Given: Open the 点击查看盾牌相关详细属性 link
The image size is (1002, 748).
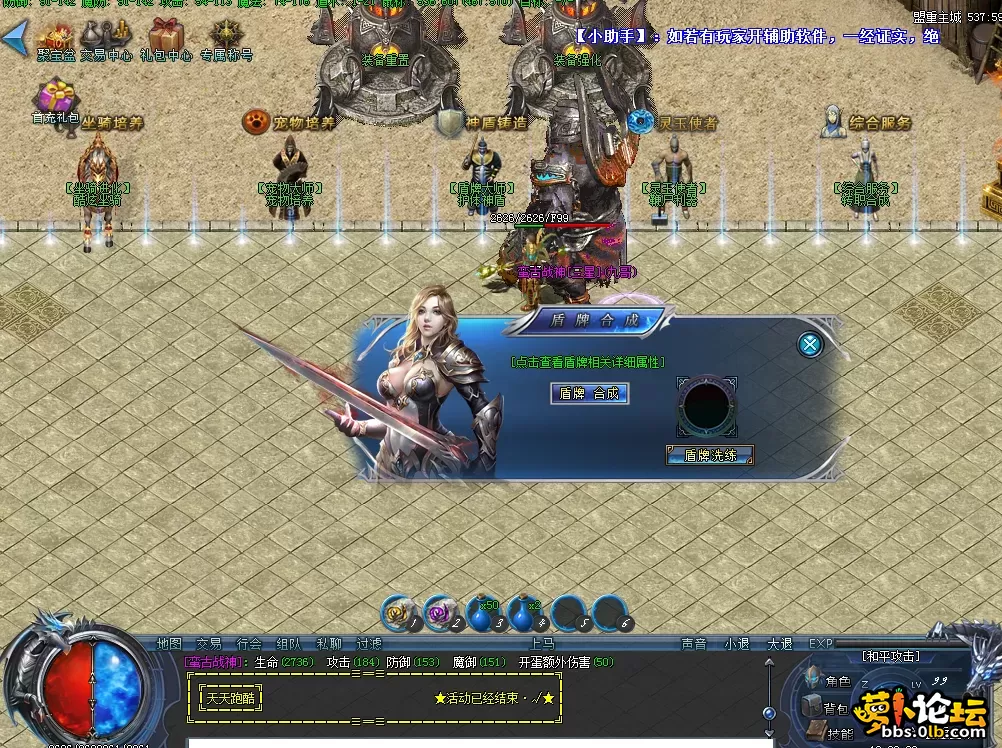Looking at the screenshot, I should pos(588,362).
